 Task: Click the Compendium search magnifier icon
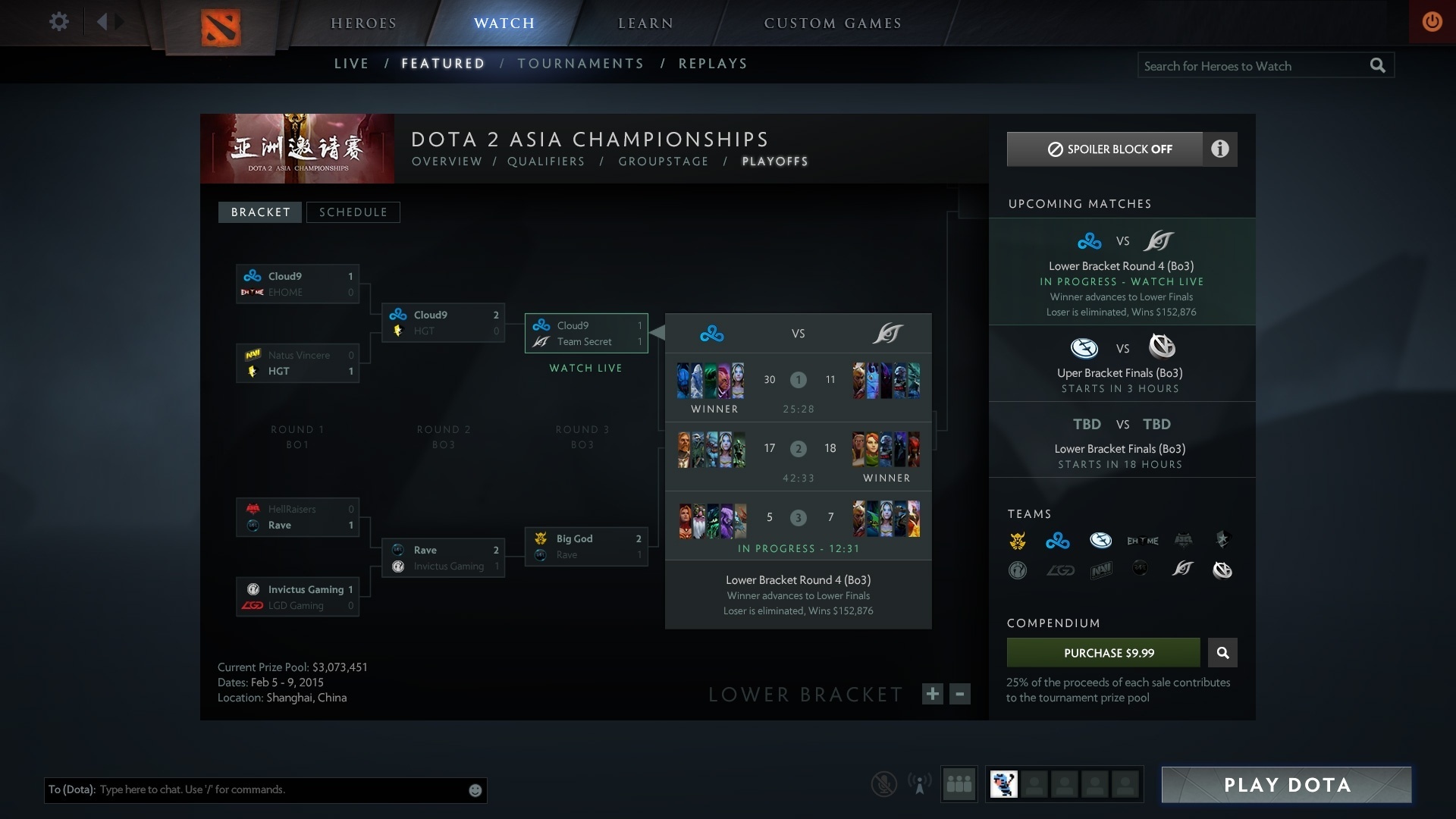pyautogui.click(x=1222, y=652)
